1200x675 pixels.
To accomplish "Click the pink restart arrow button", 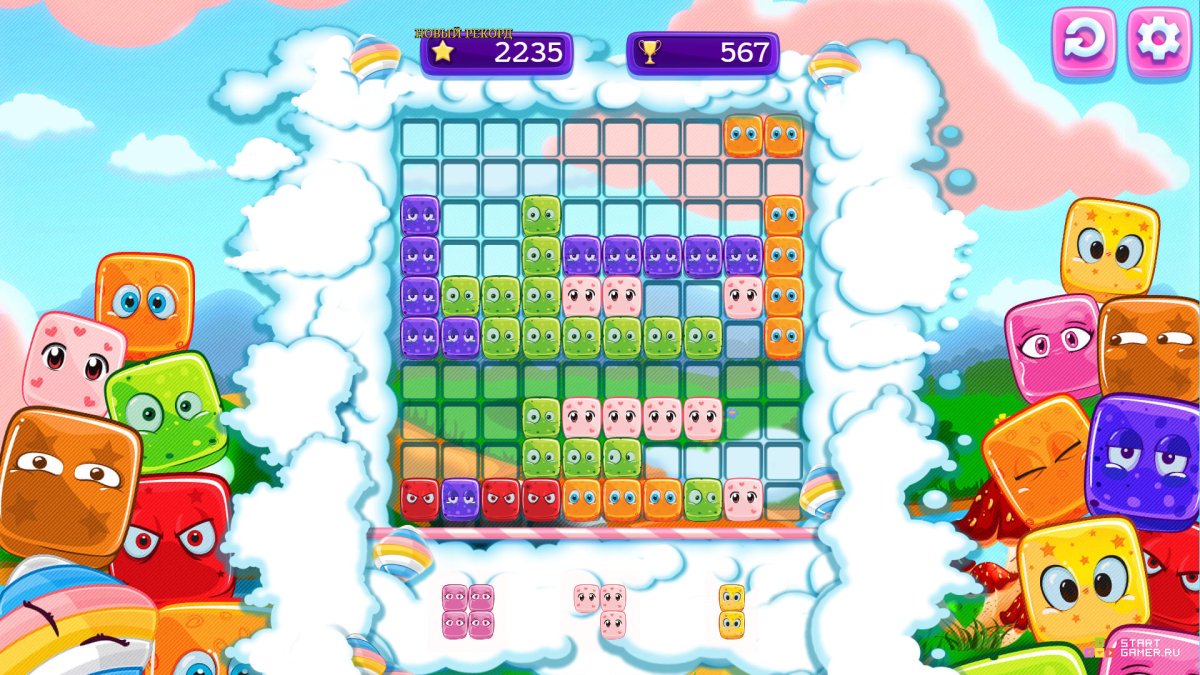I will pyautogui.click(x=1083, y=42).
